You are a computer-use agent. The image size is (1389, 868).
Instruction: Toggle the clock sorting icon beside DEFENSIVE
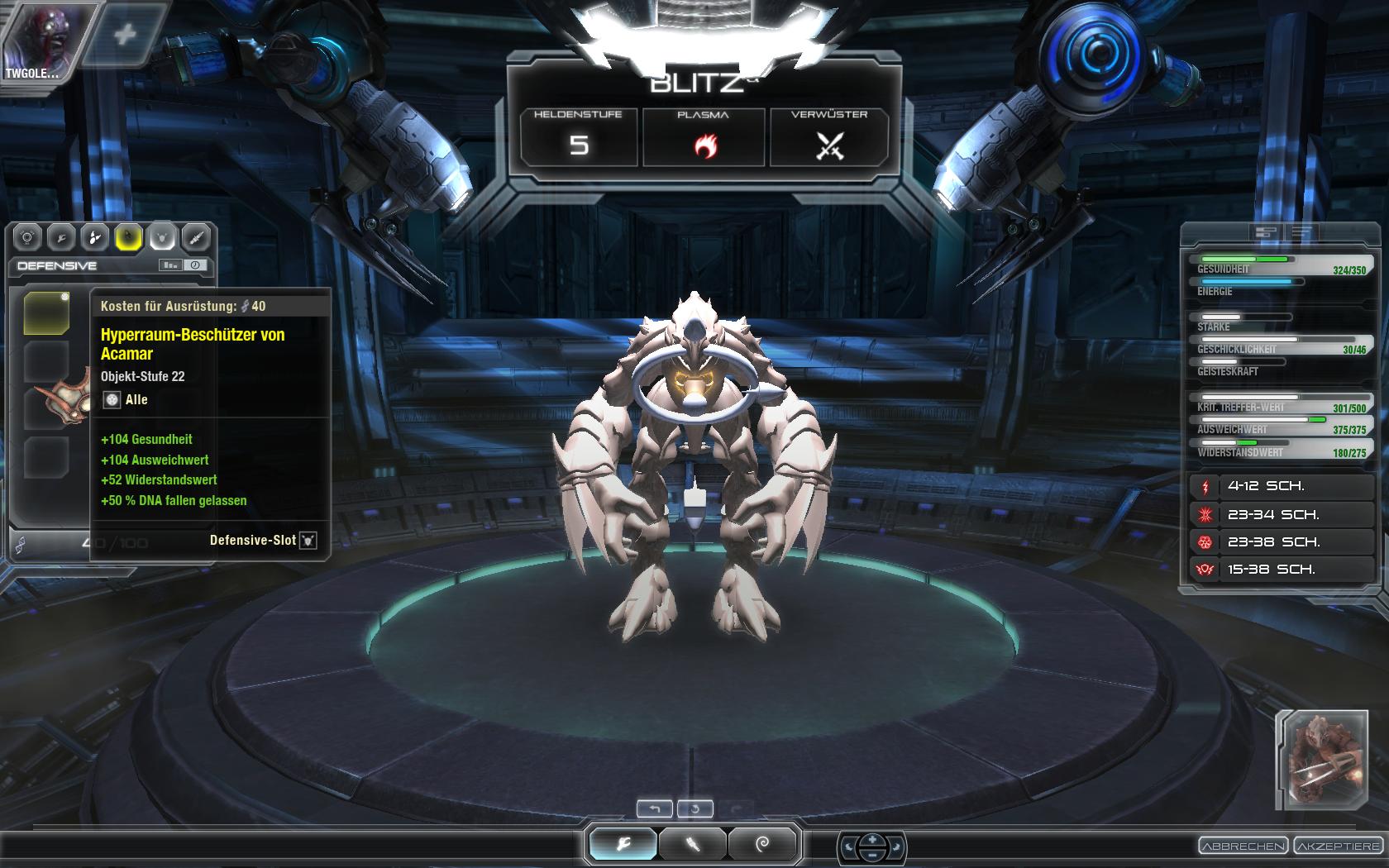point(194,265)
